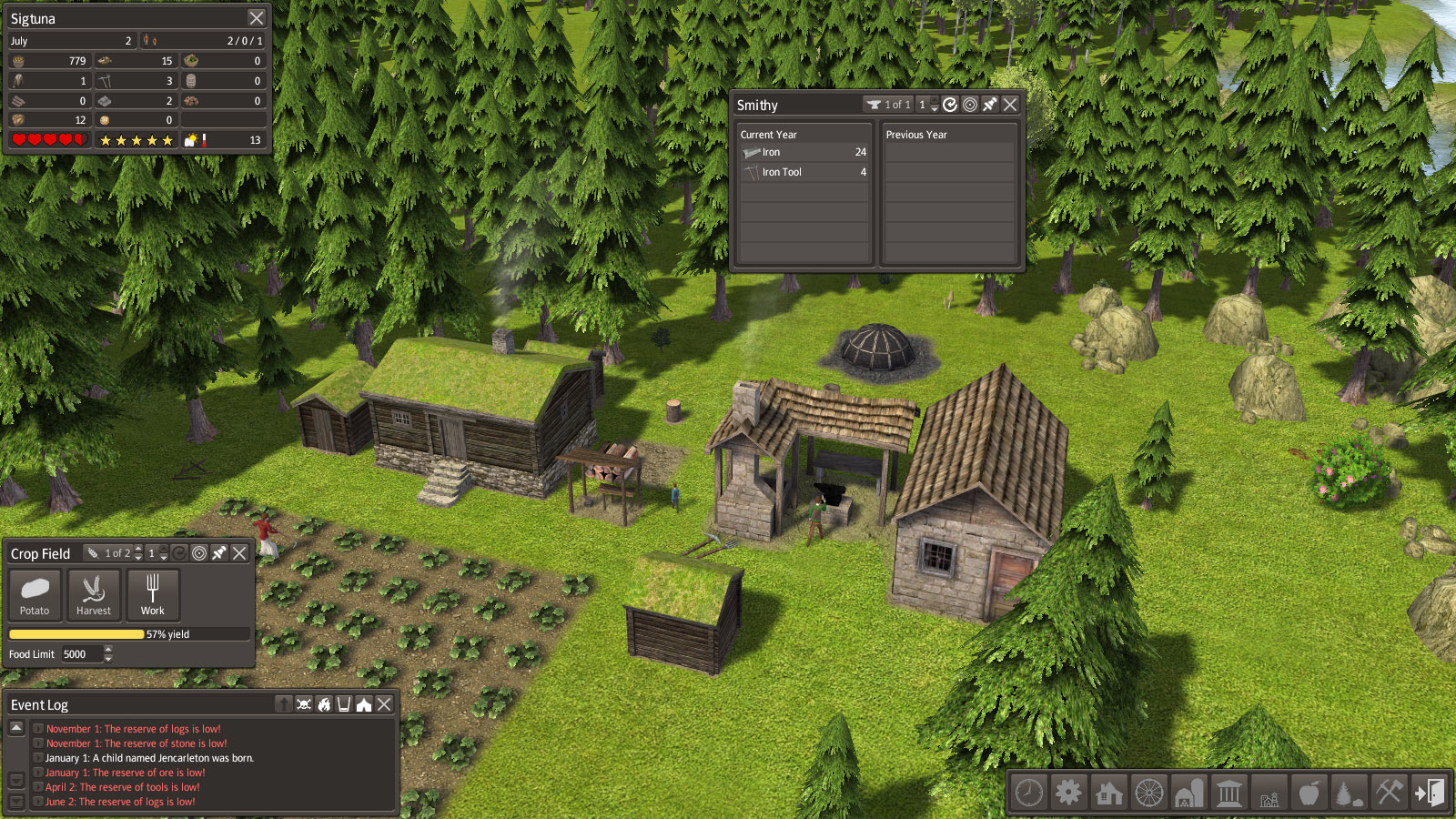Image resolution: width=1456 pixels, height=819 pixels.
Task: Close the Crop Field window
Action: 239,553
